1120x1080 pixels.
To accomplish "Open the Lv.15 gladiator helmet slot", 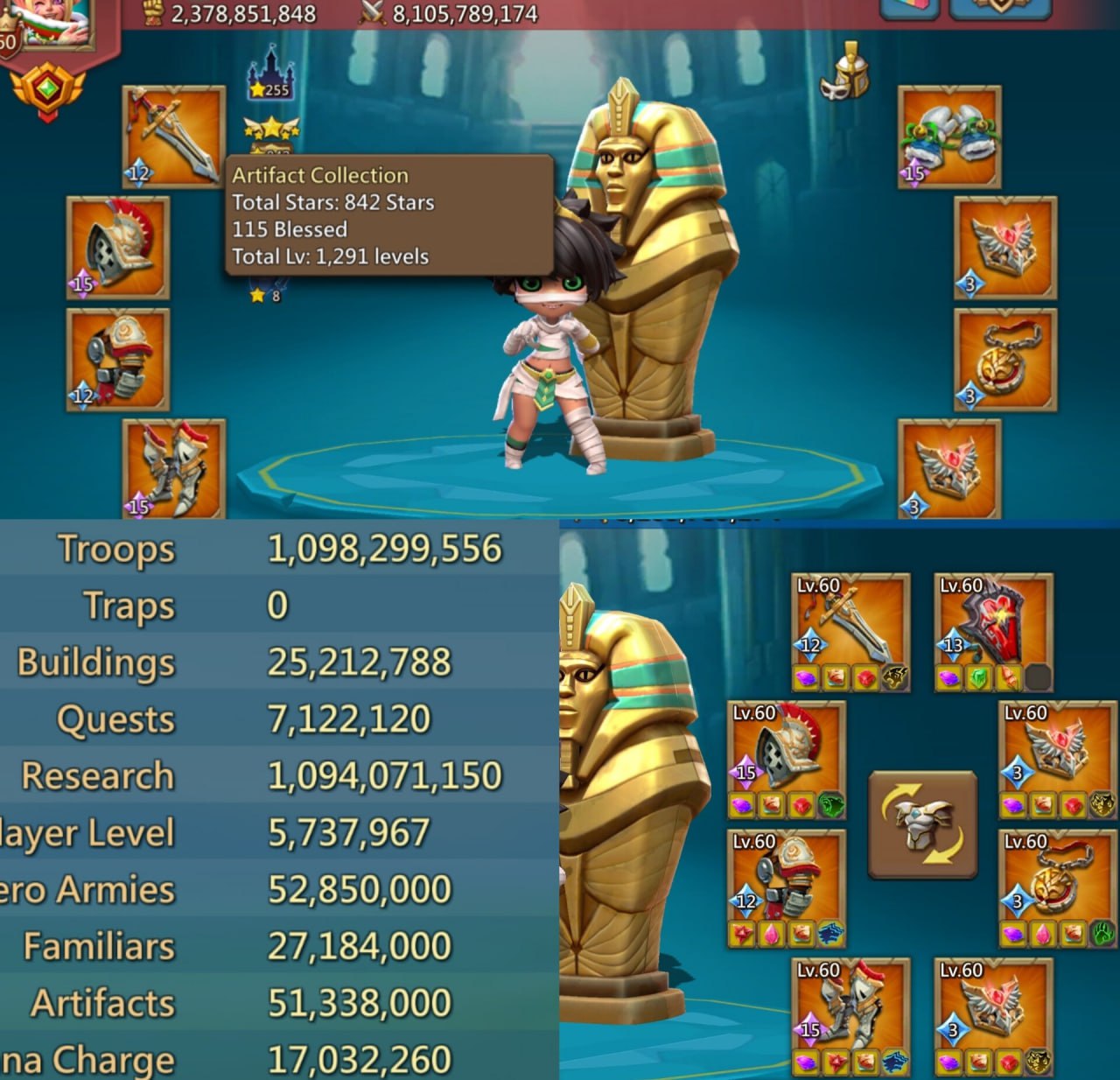I will [118, 249].
